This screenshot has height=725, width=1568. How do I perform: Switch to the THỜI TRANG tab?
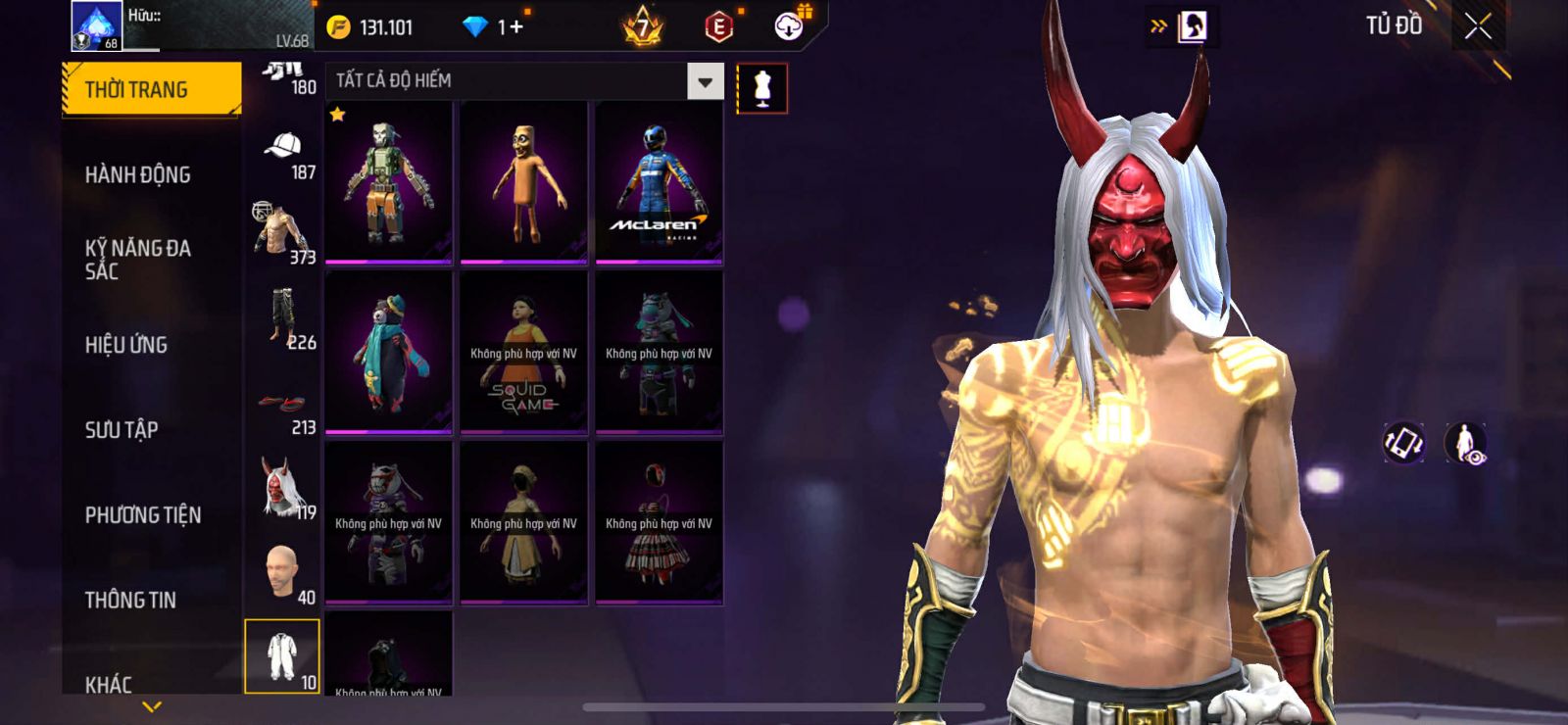point(151,90)
